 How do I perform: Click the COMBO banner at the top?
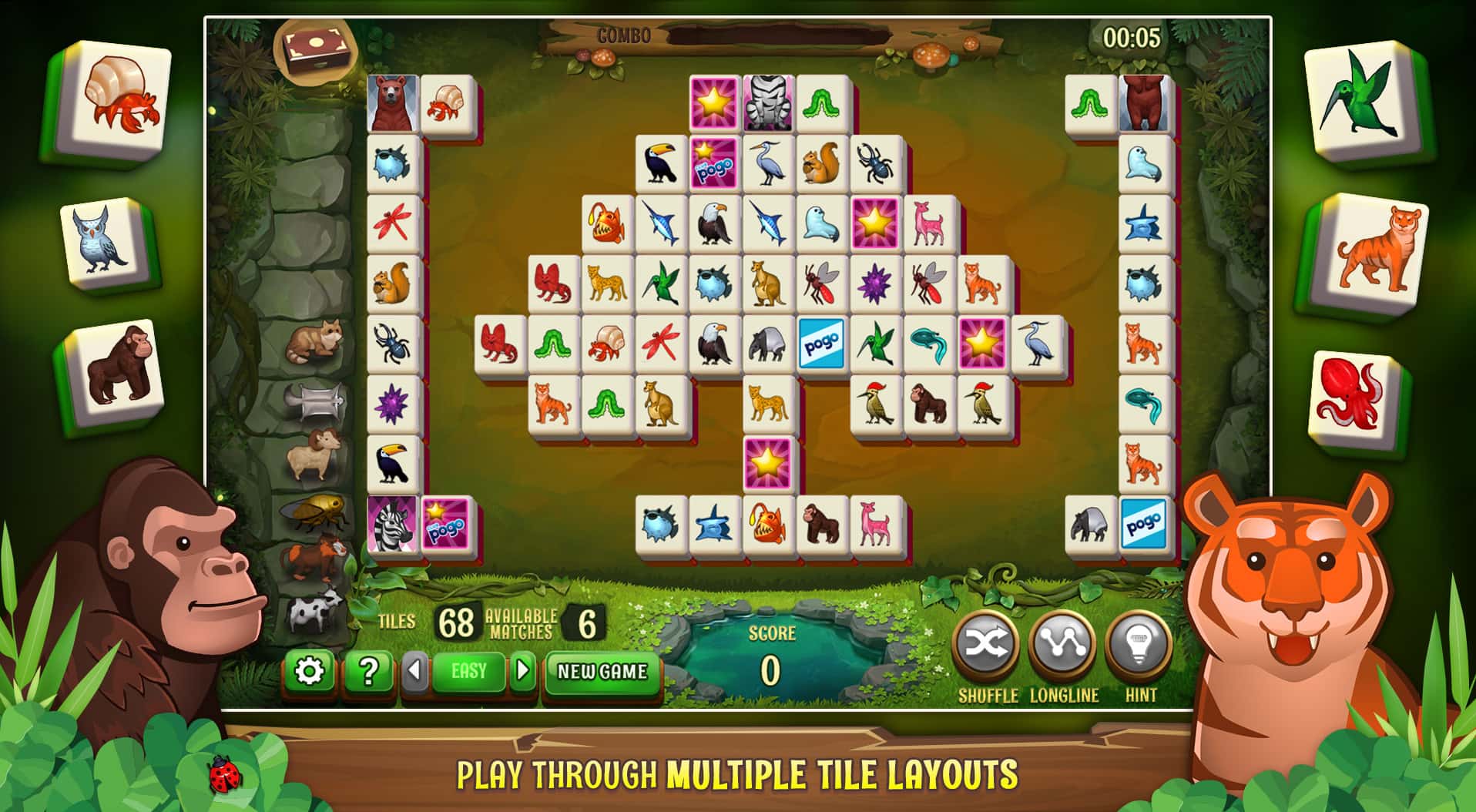[x=624, y=34]
